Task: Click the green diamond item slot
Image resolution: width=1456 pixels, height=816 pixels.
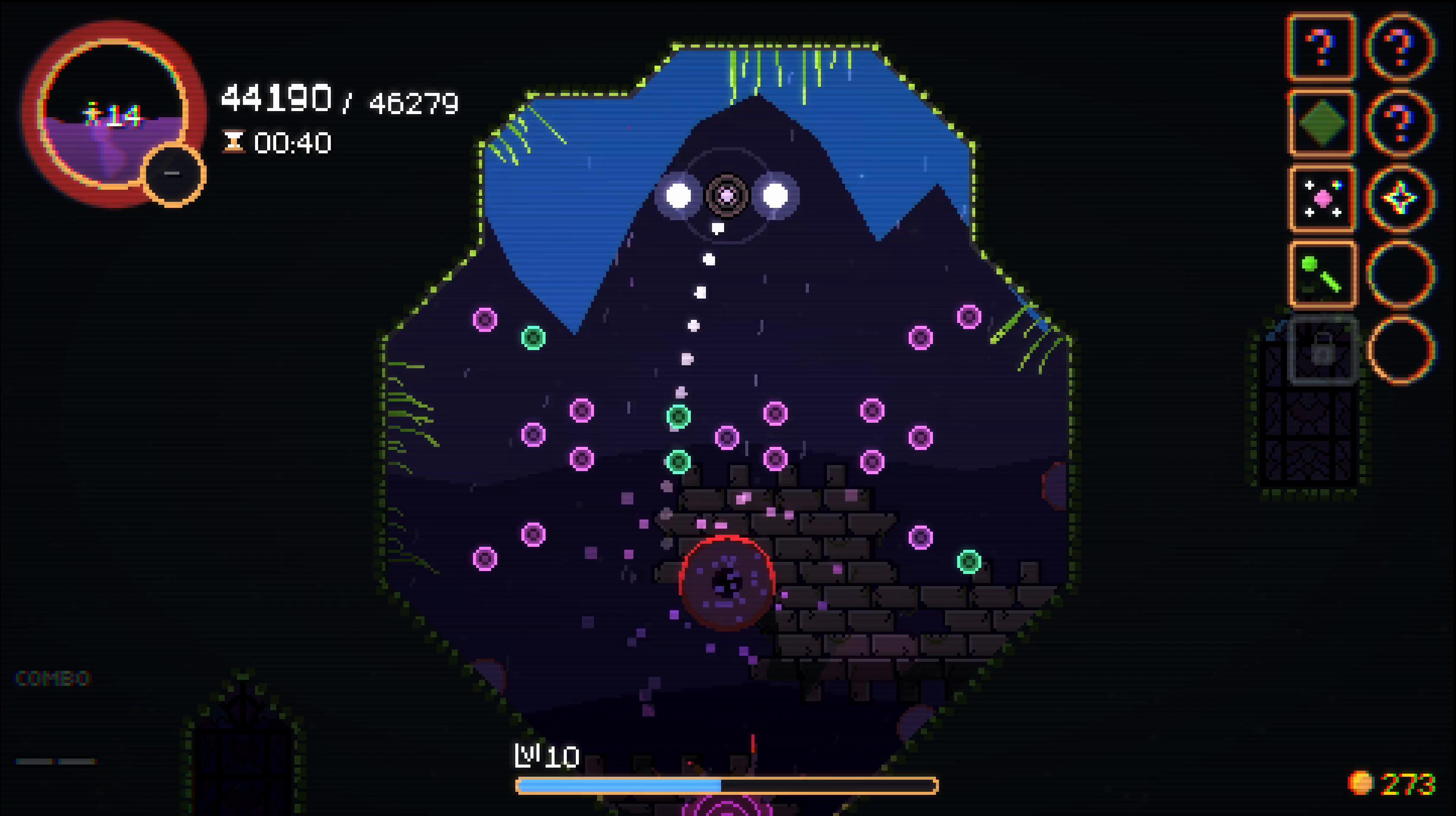Action: click(x=1322, y=123)
